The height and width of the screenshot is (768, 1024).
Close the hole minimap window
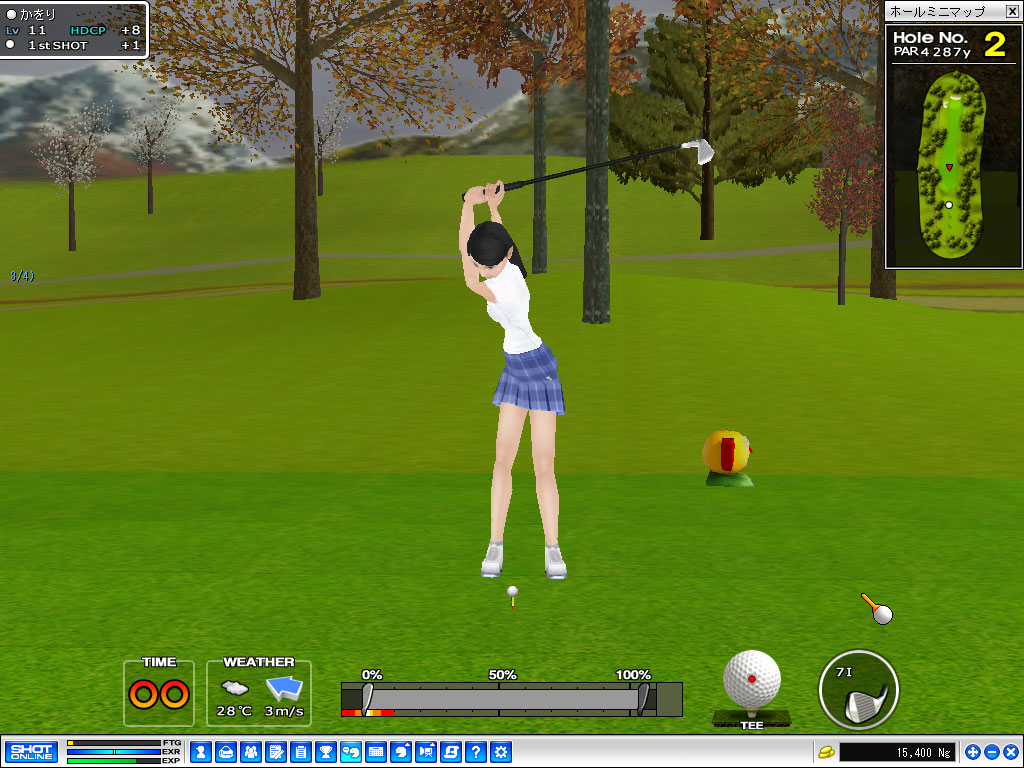tap(1012, 11)
